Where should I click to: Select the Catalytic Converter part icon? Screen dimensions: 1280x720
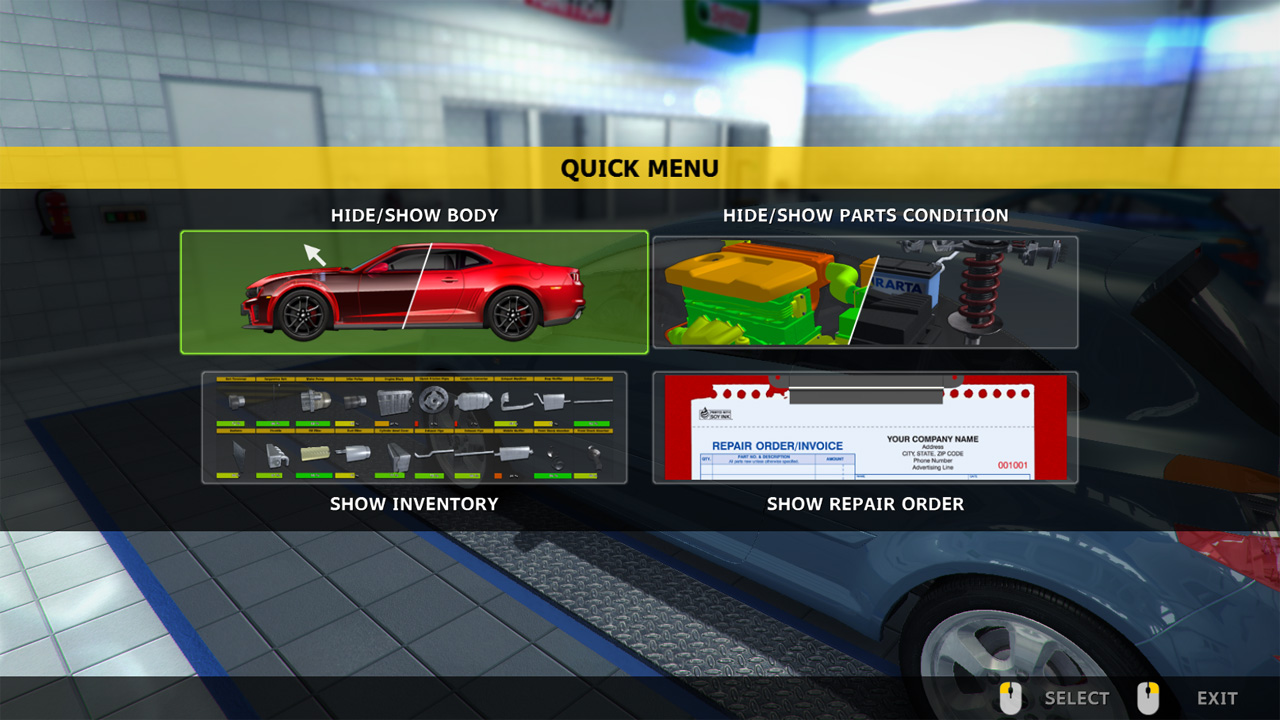(x=473, y=400)
